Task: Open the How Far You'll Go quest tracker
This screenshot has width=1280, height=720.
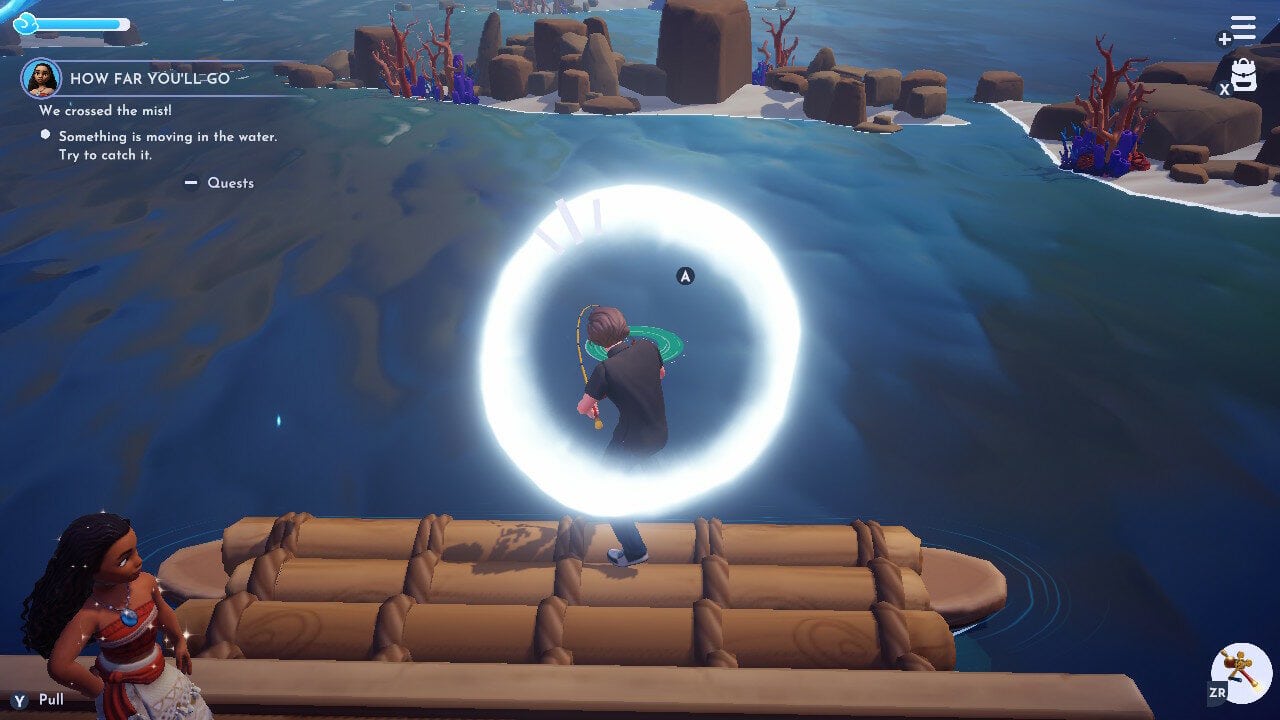Action: tap(150, 78)
